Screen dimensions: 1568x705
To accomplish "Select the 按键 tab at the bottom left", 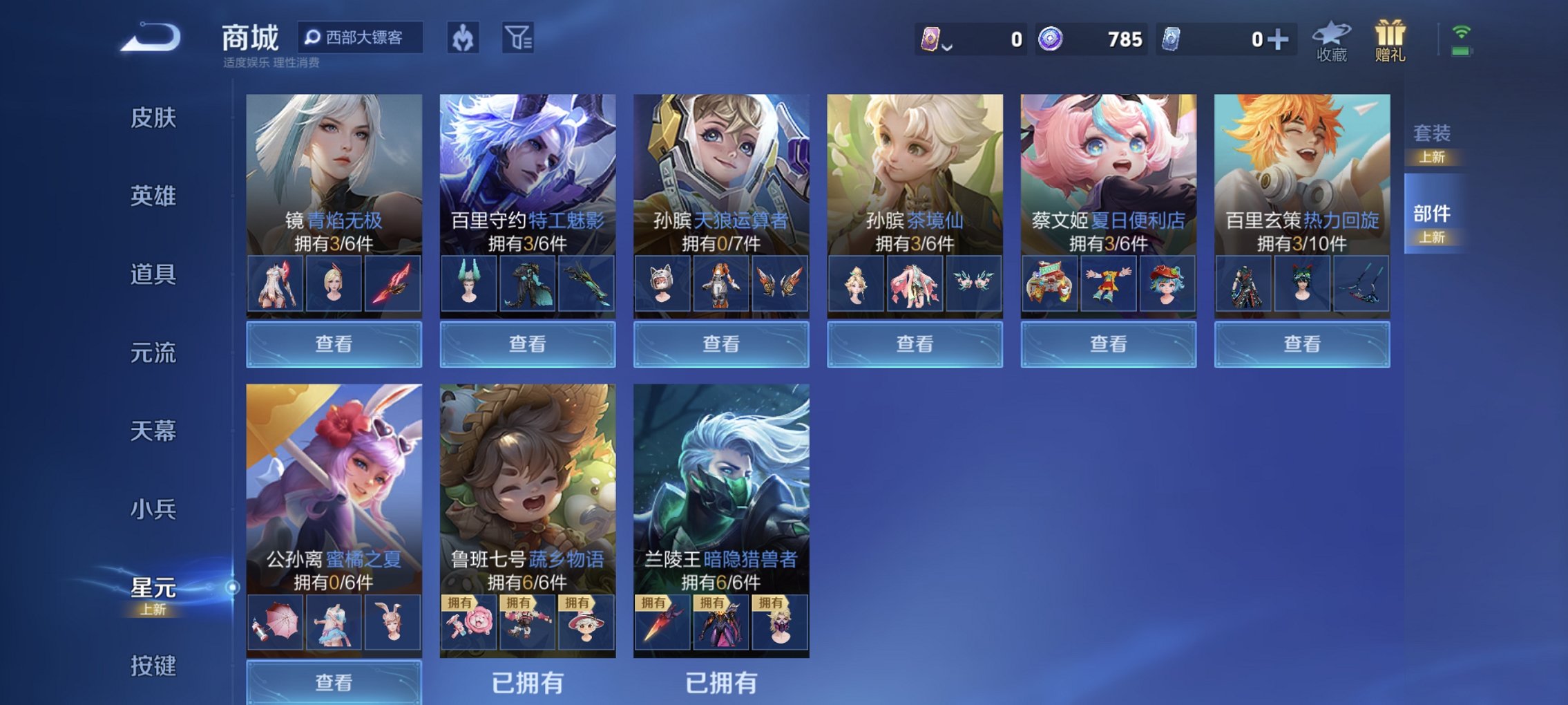I will click(153, 666).
